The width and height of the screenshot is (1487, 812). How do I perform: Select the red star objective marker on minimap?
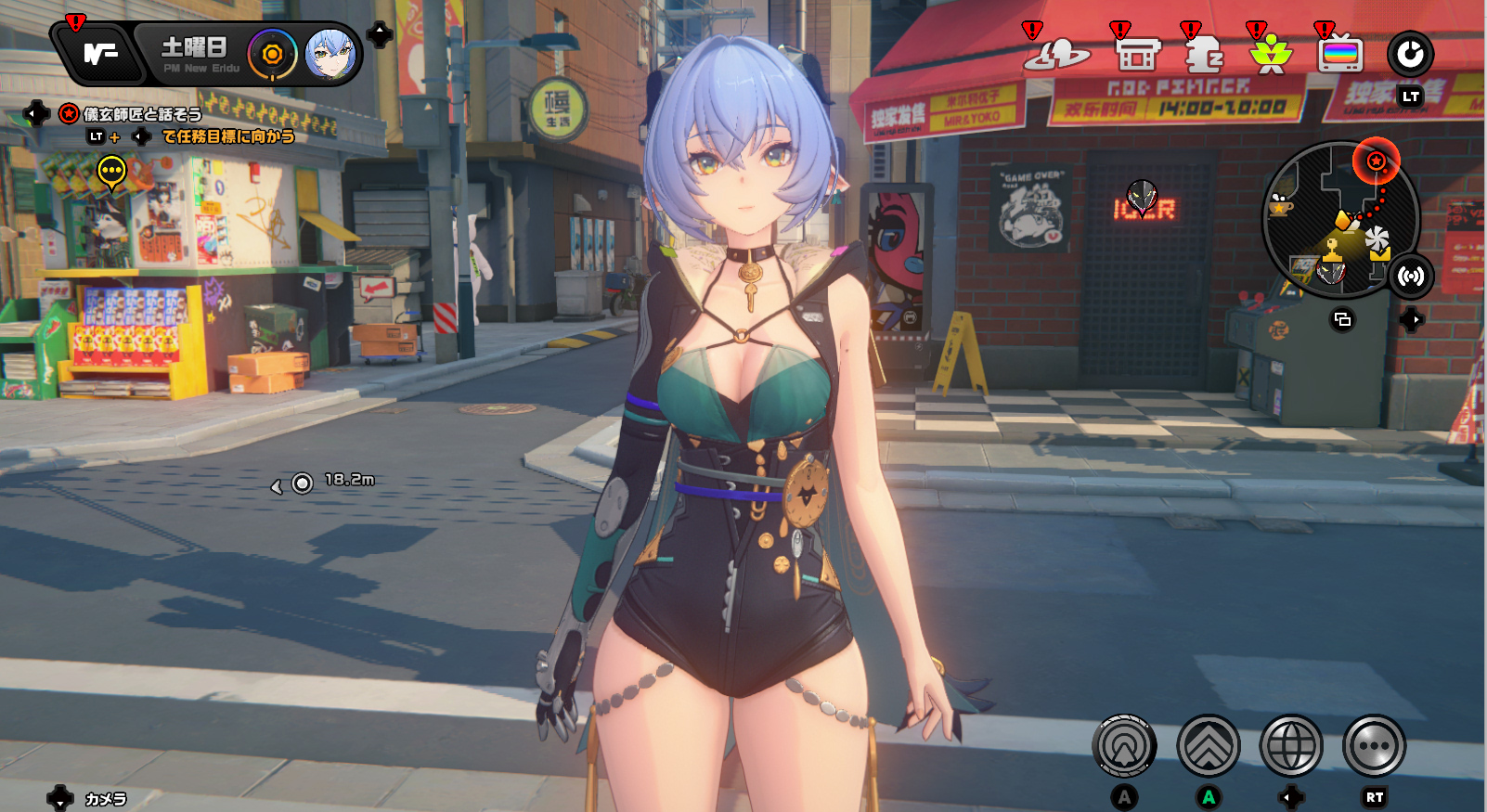1376,161
